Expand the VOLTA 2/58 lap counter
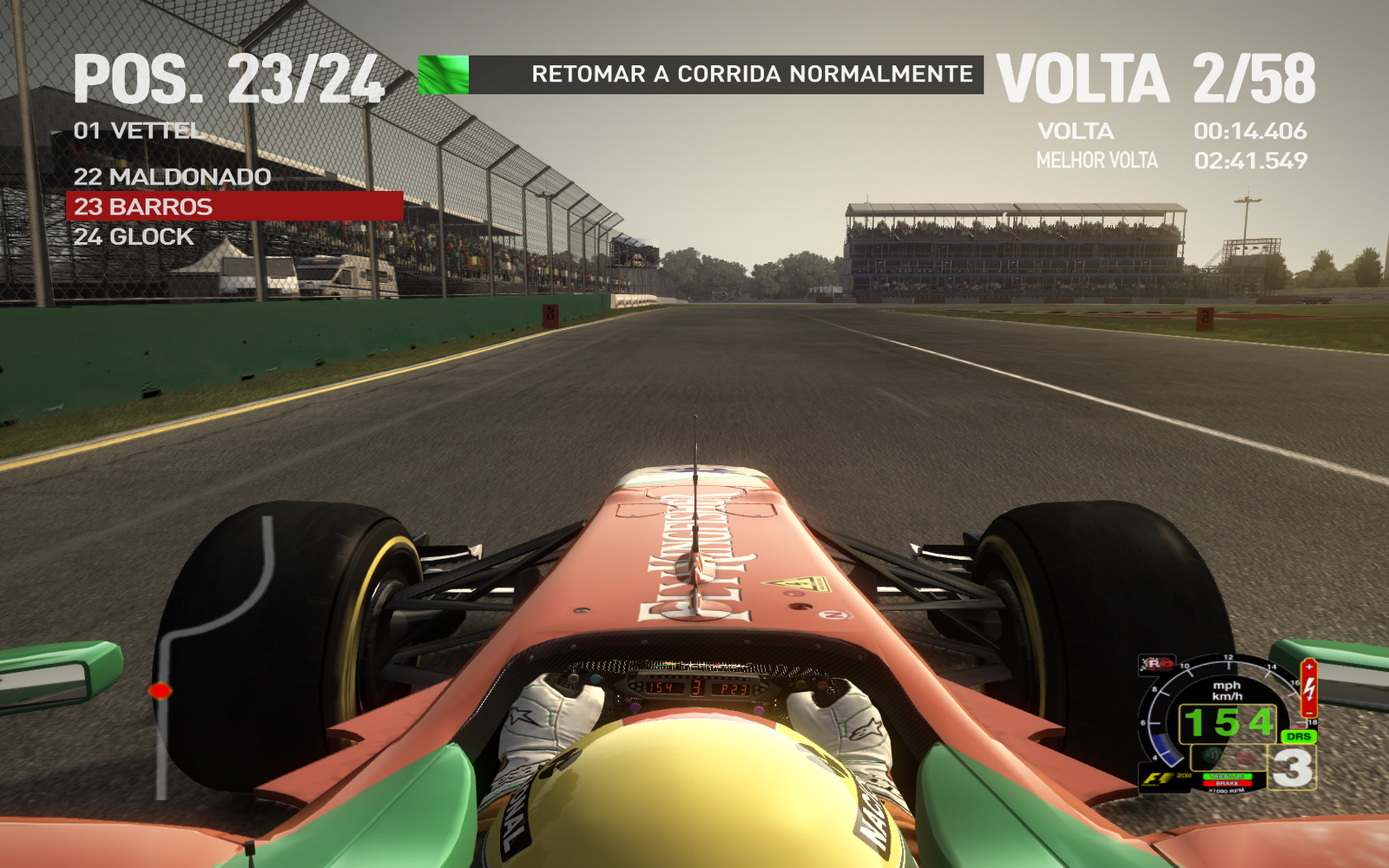This screenshot has width=1389, height=868. coord(1159,78)
